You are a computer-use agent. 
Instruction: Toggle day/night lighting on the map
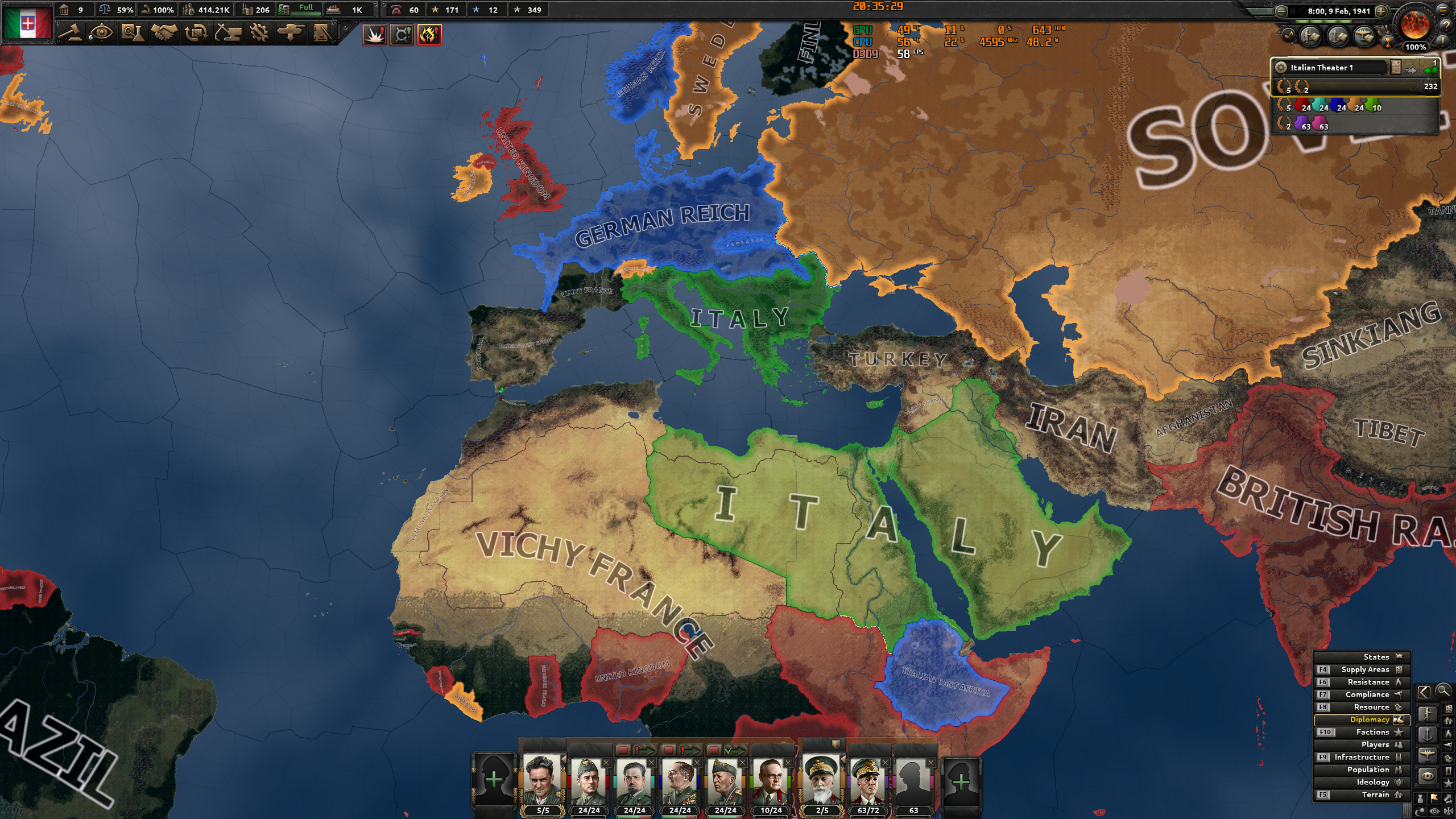tap(1420, 810)
